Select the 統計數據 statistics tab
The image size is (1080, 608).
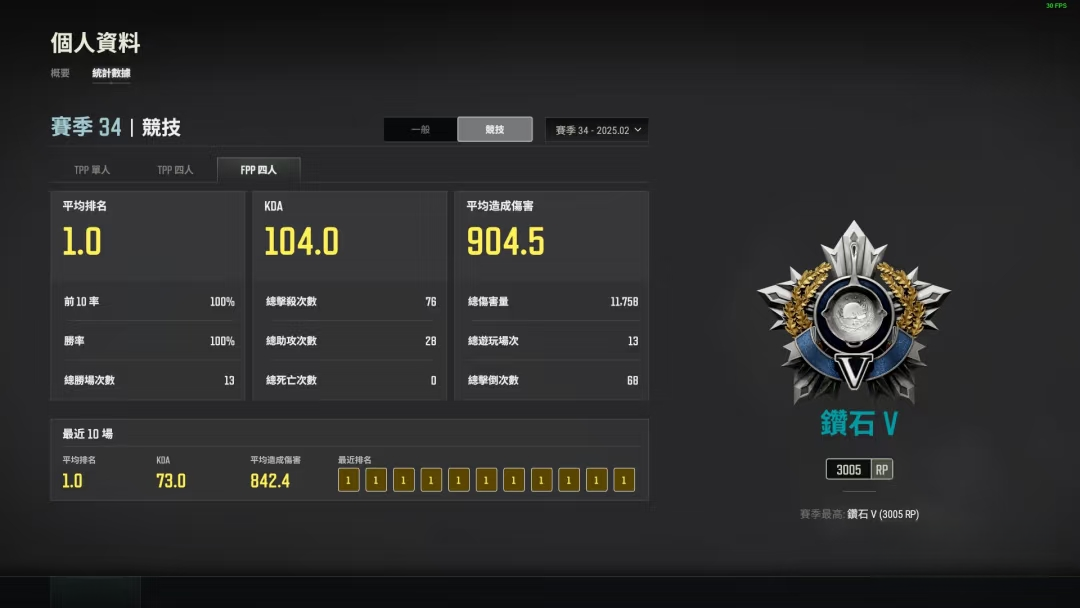[111, 73]
